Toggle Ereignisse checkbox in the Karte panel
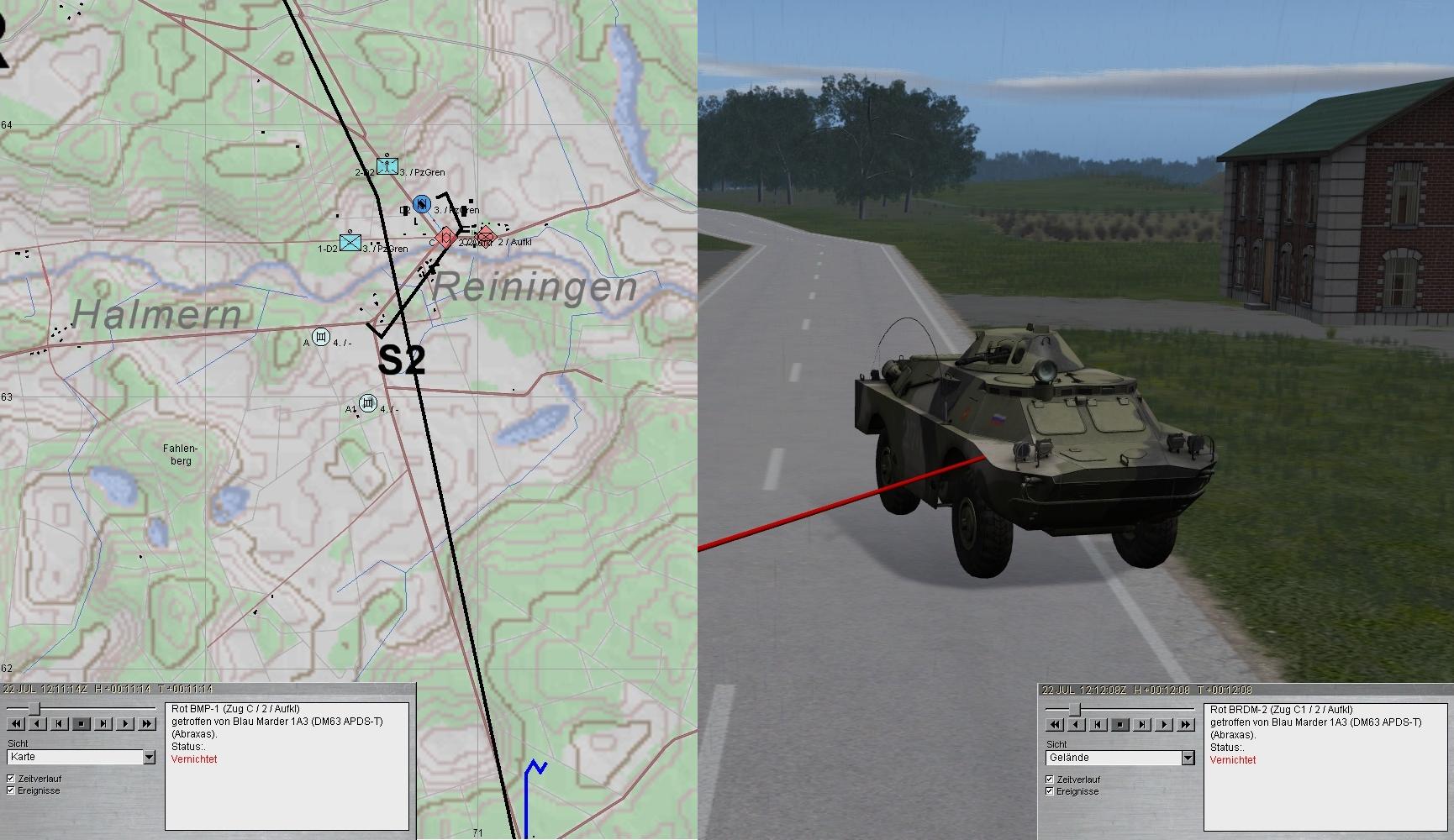Screen dimensions: 1454x840 tap(11, 790)
